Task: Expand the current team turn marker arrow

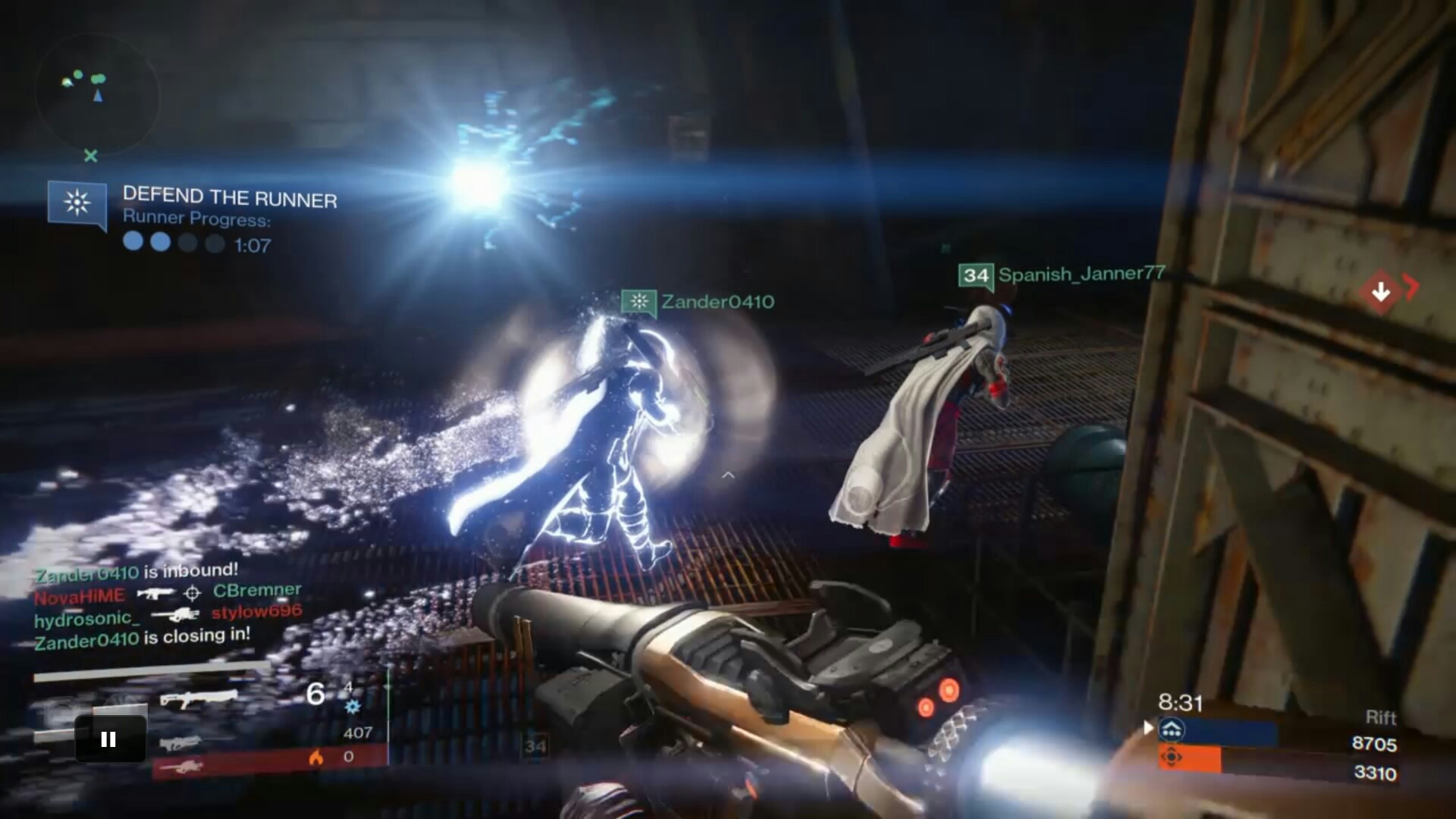Action: click(x=1147, y=726)
